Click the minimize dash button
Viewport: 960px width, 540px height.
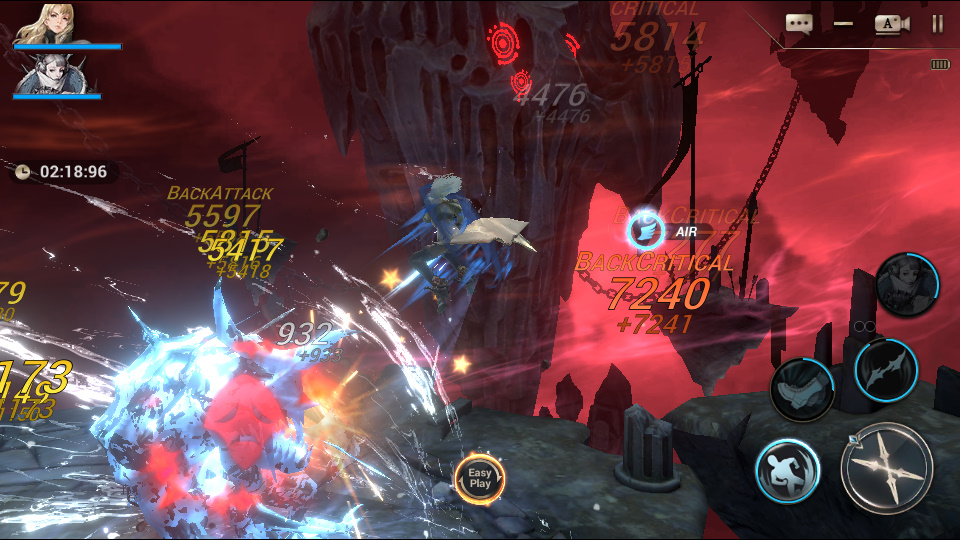(843, 24)
